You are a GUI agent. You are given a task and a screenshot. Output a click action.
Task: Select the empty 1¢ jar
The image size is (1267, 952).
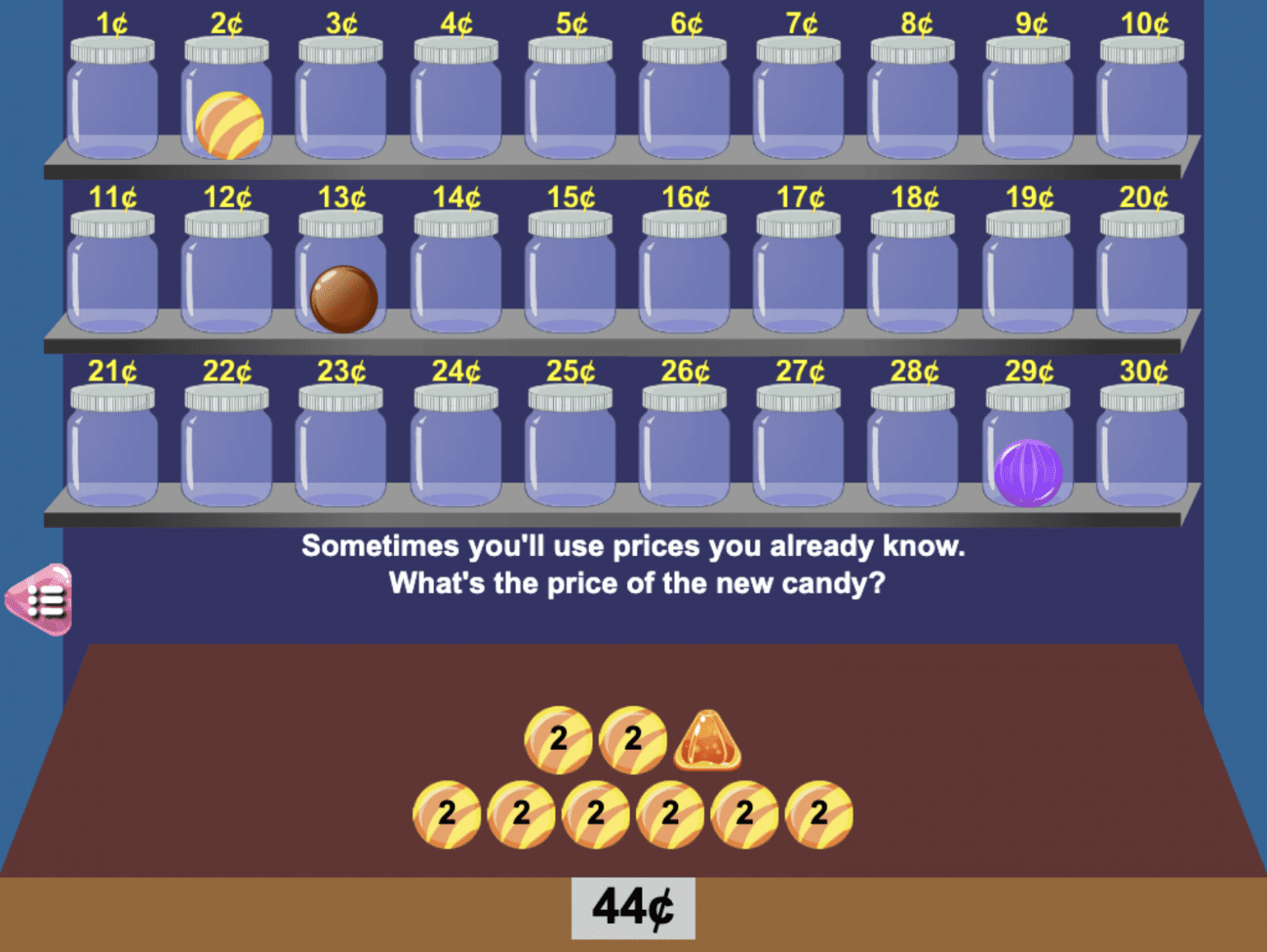[x=112, y=107]
